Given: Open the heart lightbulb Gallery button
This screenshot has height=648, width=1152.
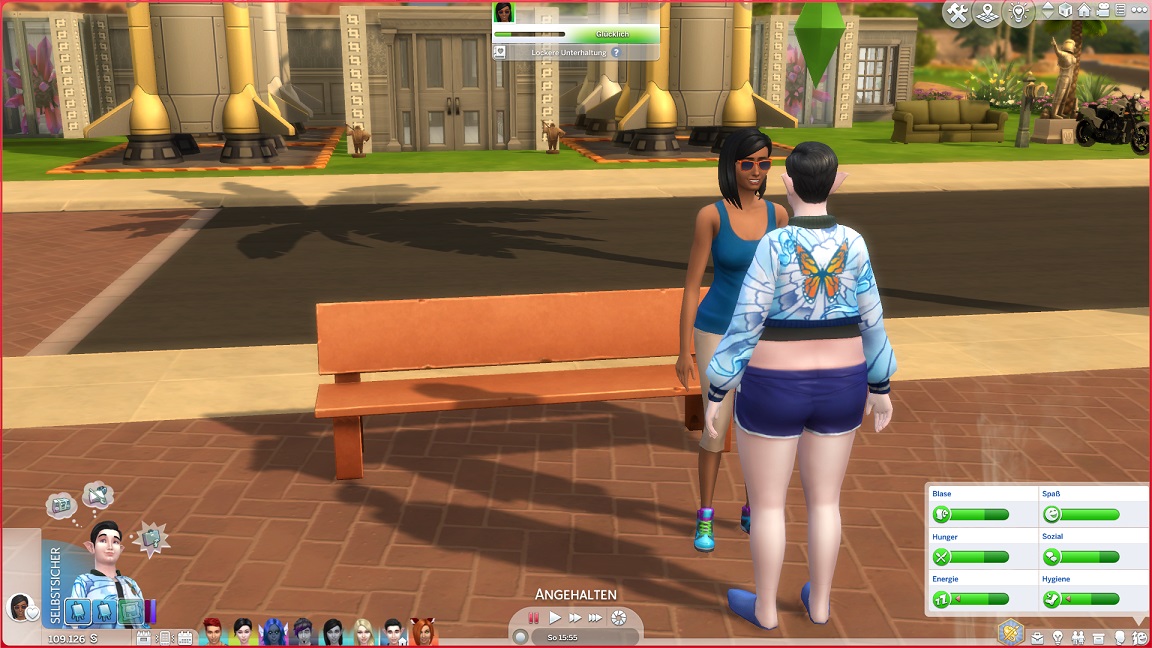Looking at the screenshot, I should 1018,13.
